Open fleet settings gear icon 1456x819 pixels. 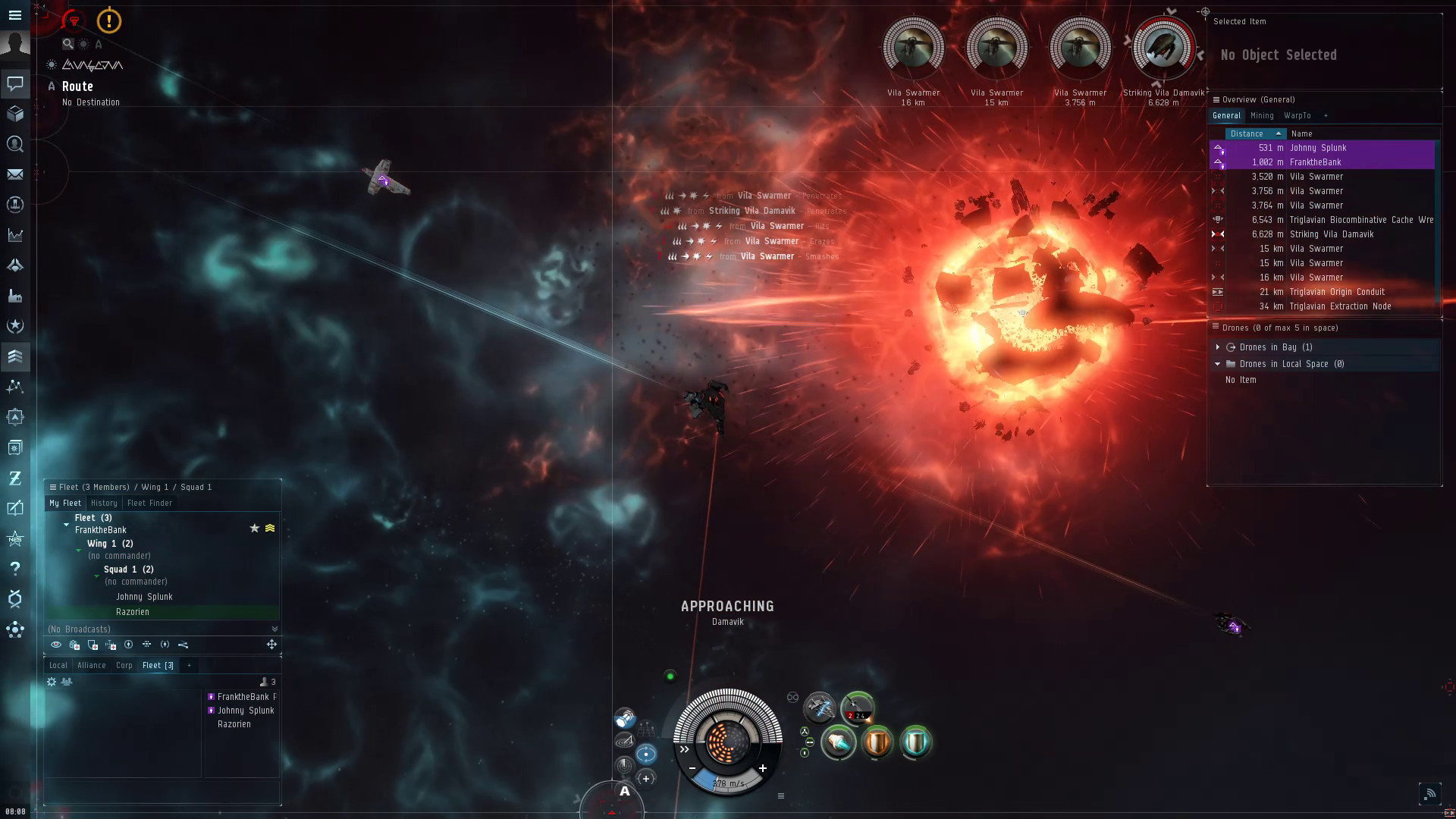point(51,681)
